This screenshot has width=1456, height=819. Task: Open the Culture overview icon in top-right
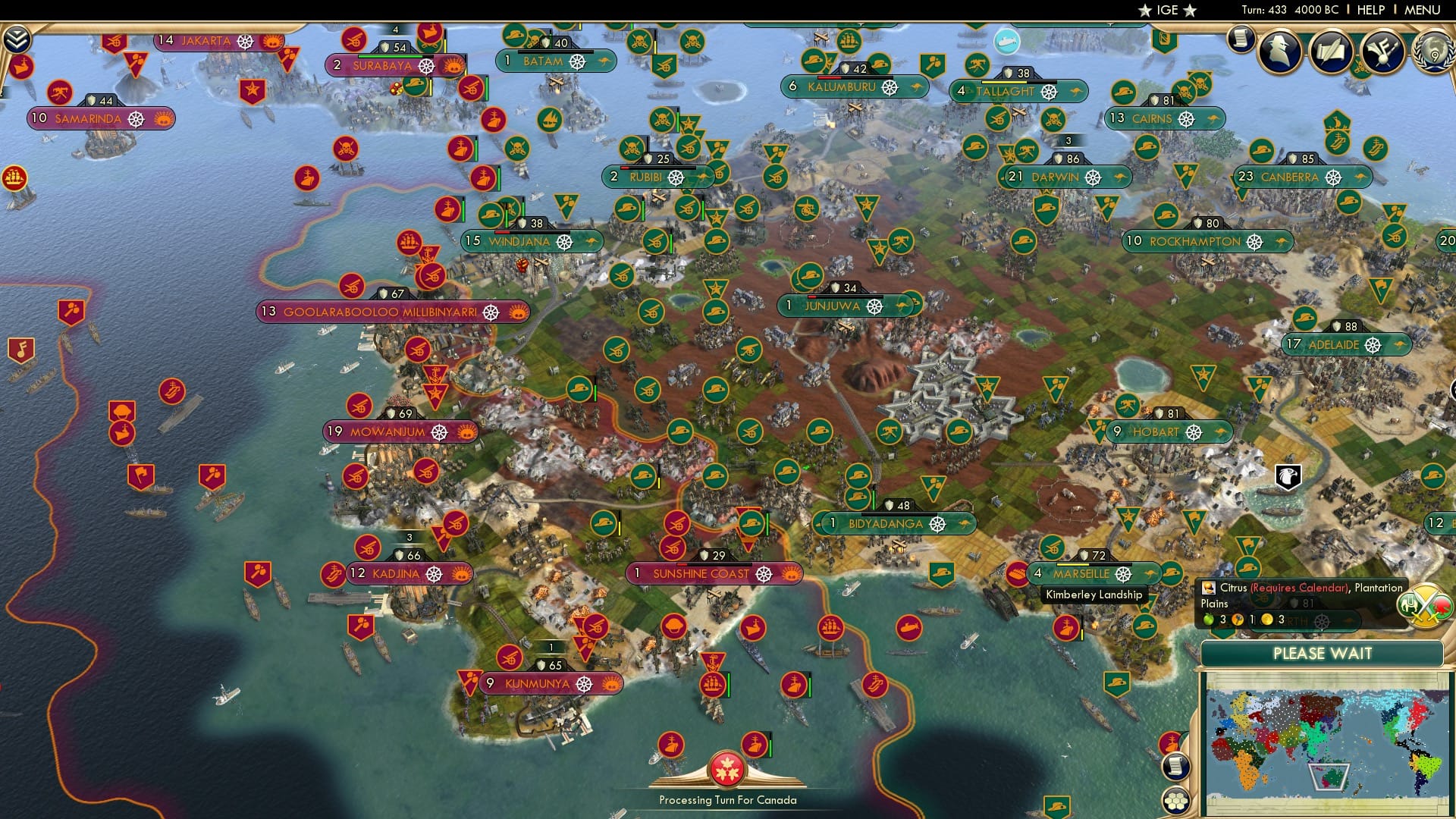[1383, 52]
